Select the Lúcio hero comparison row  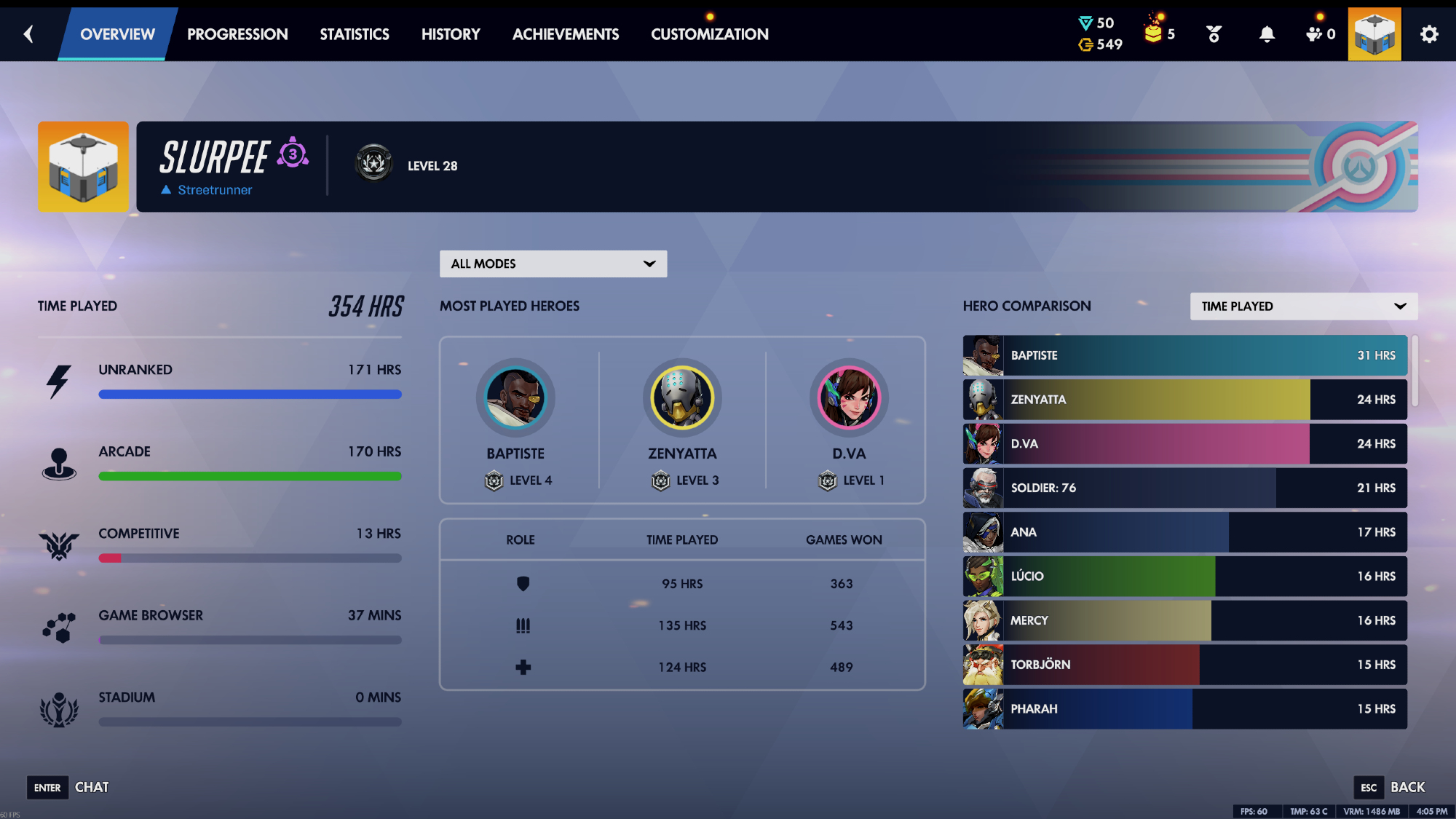(x=1184, y=576)
